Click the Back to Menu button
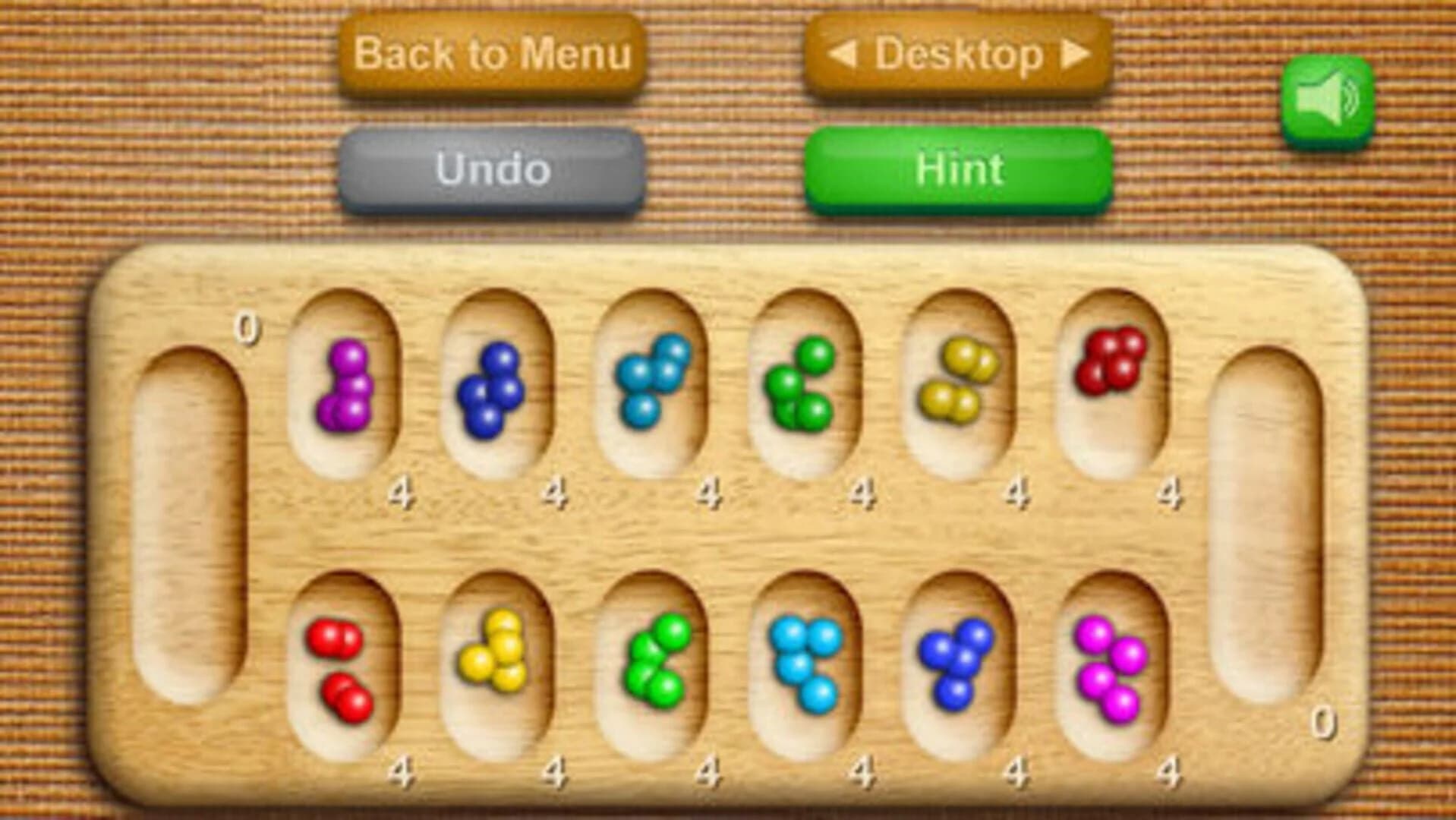Screen dimensions: 1456x820 (x=493, y=55)
